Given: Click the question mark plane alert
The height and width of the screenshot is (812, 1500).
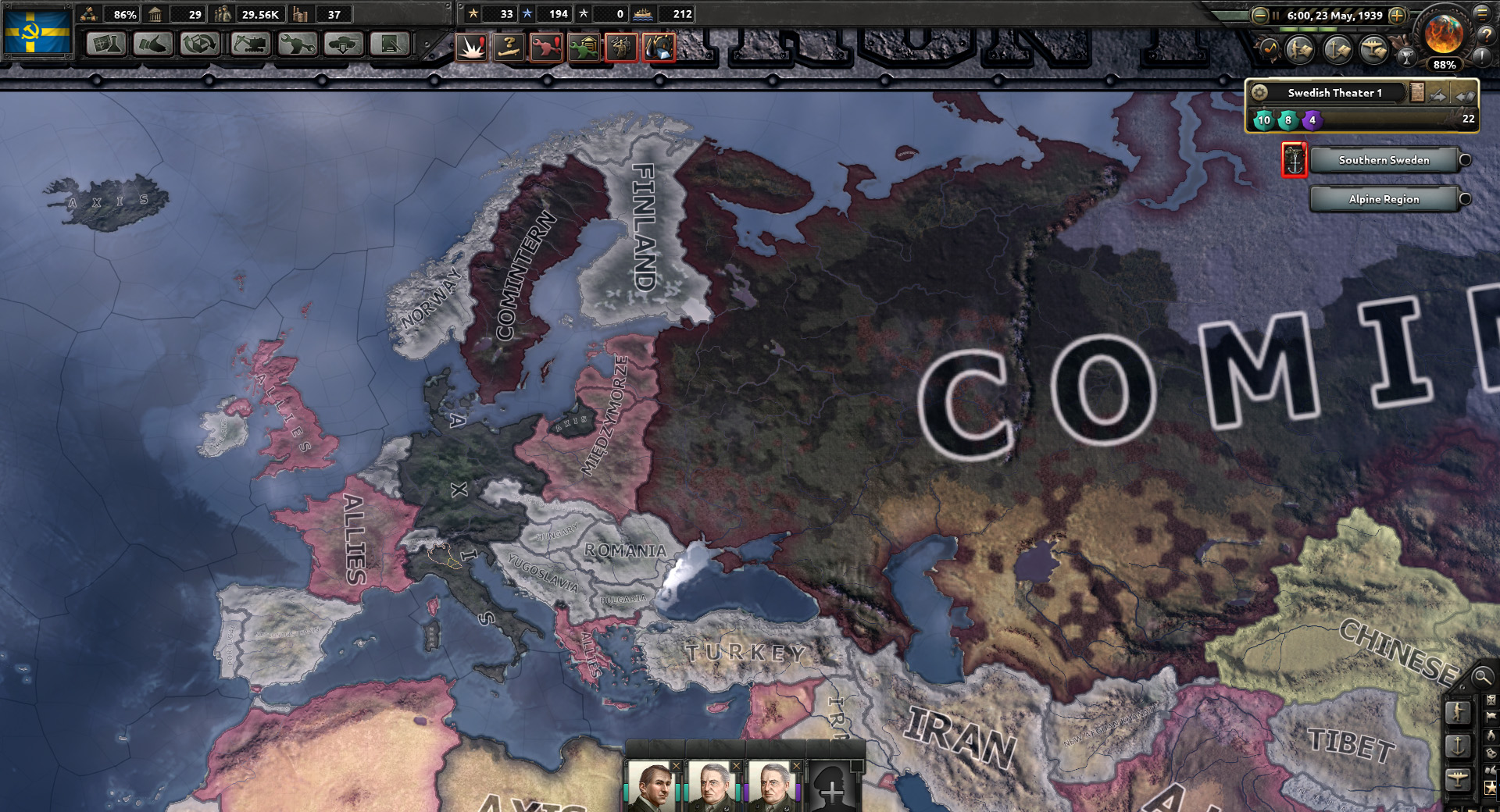Looking at the screenshot, I should (x=509, y=48).
